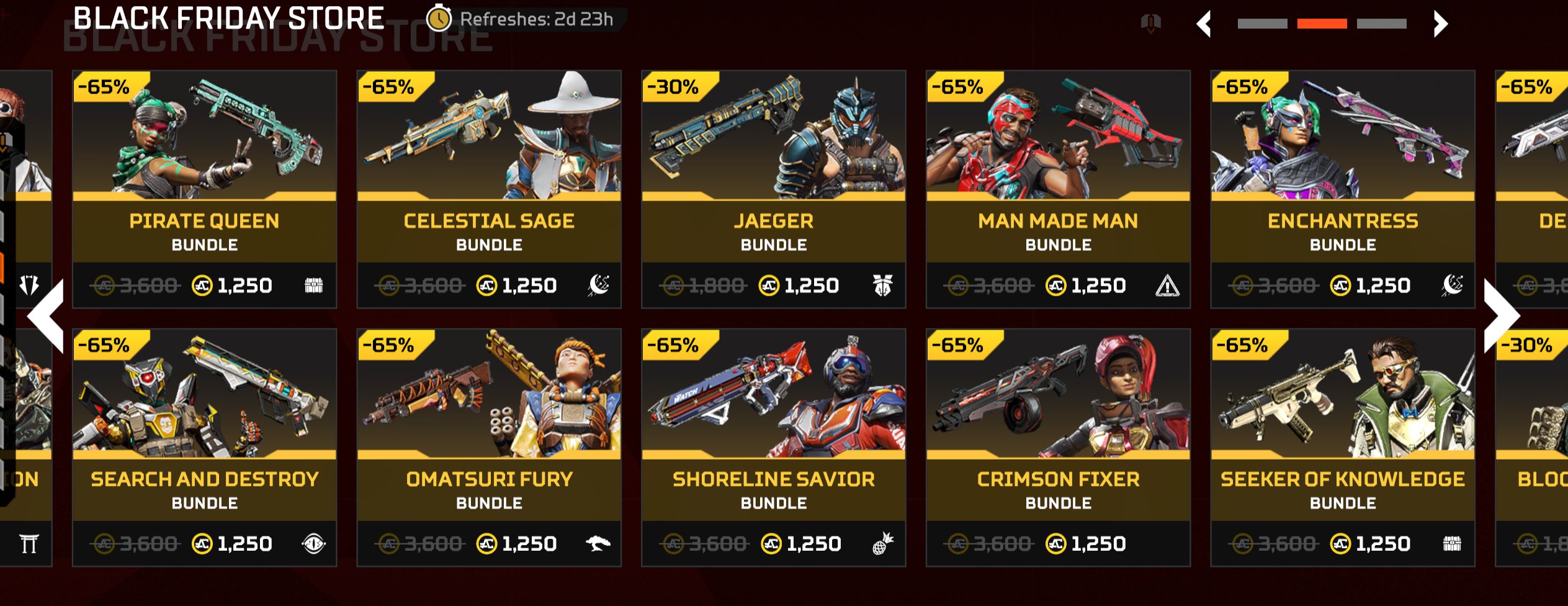View the Crimson Fixer bundle
The image size is (1568, 606).
tap(1058, 448)
